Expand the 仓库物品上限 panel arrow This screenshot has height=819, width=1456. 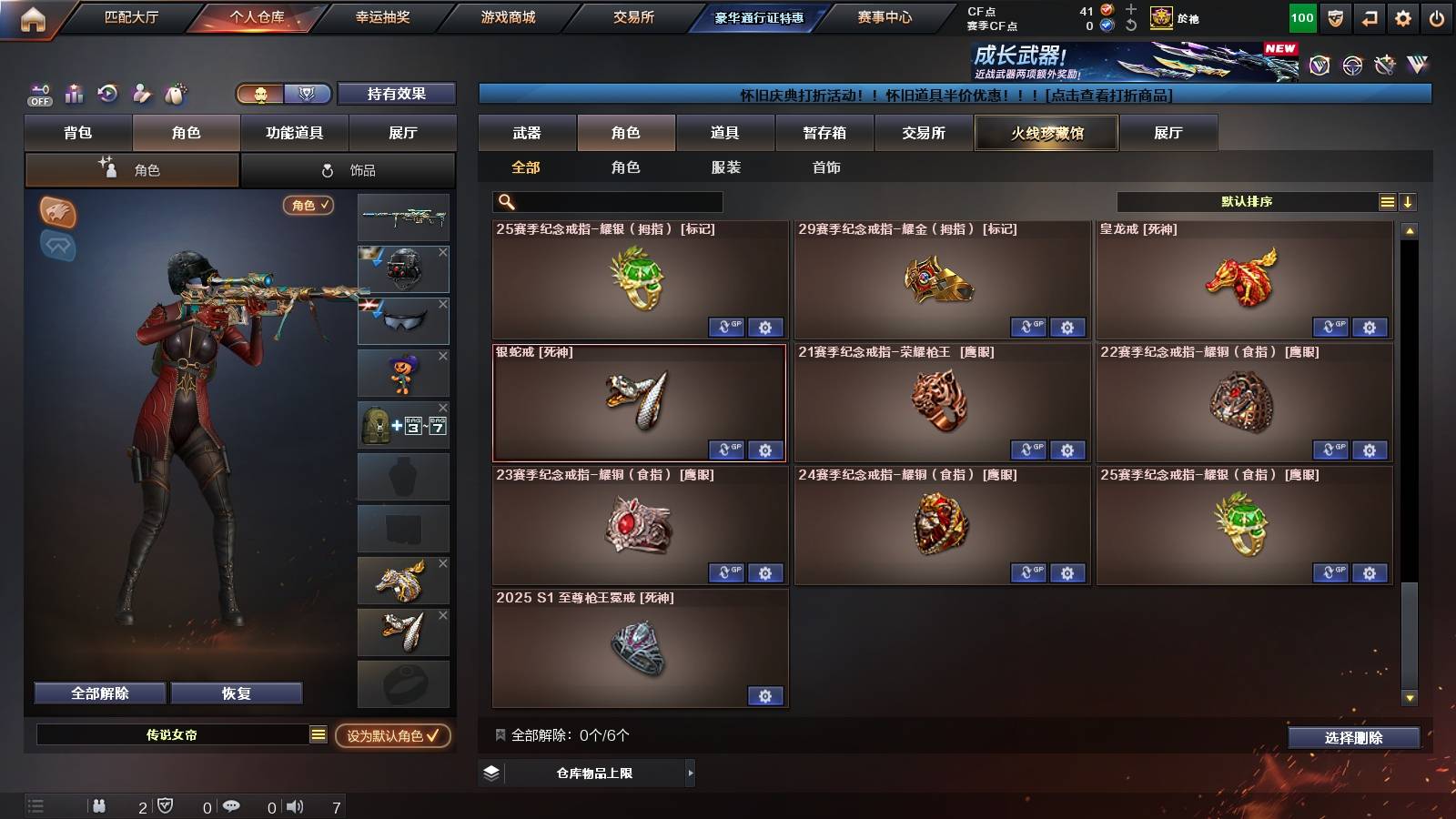pos(690,773)
